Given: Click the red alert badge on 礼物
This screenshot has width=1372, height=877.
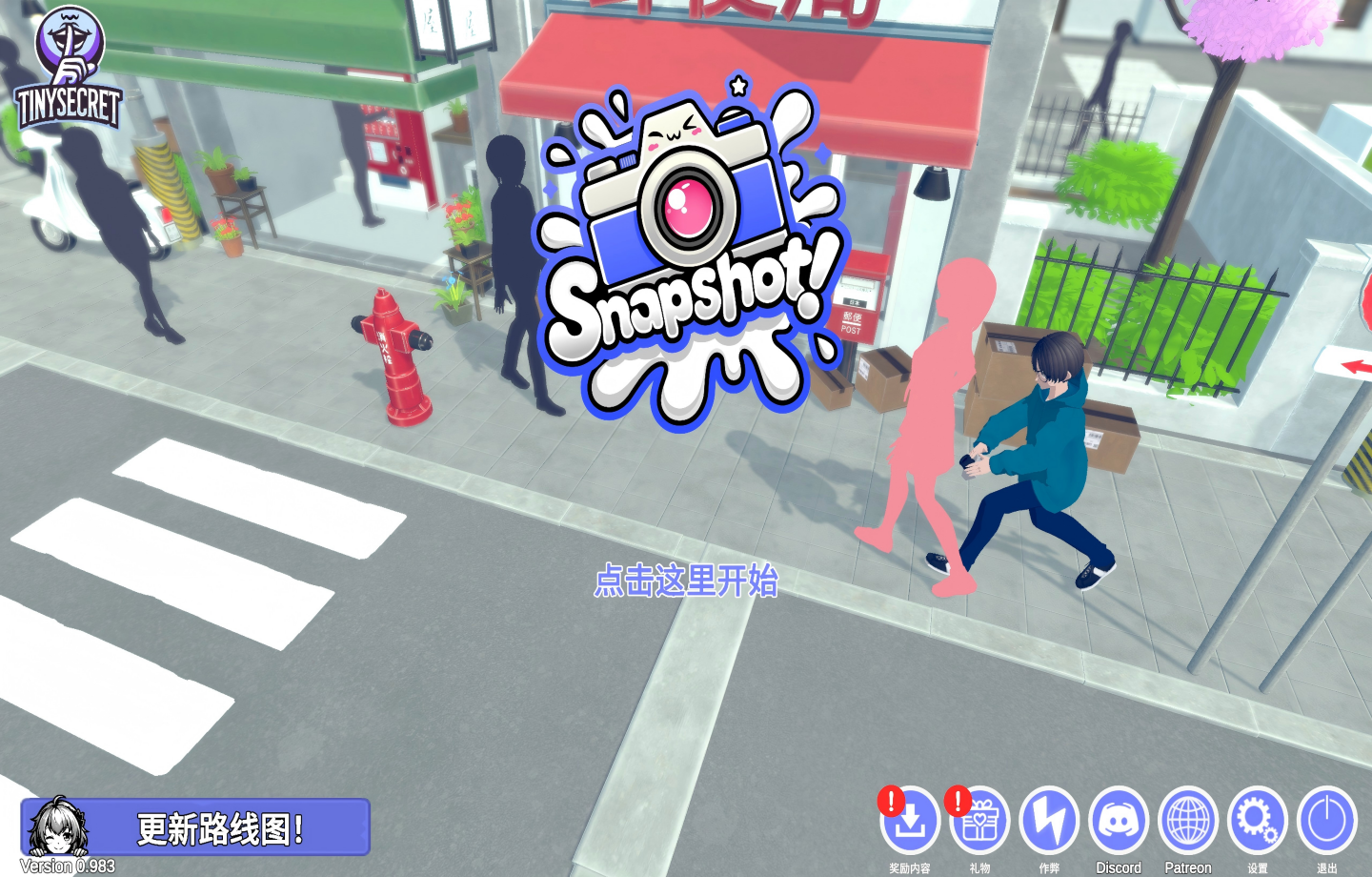Looking at the screenshot, I should (956, 804).
